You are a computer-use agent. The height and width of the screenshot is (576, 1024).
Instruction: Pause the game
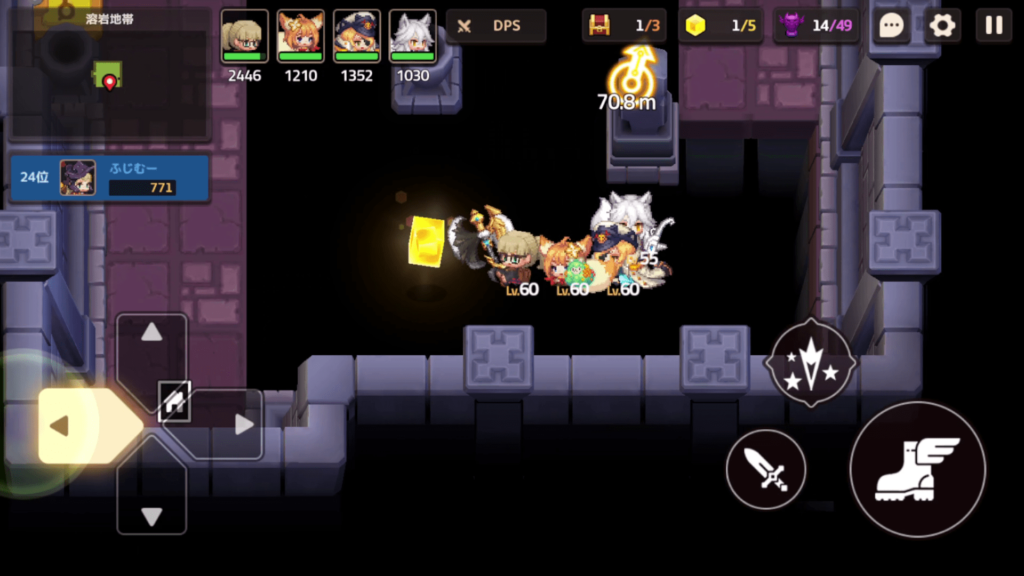[993, 25]
